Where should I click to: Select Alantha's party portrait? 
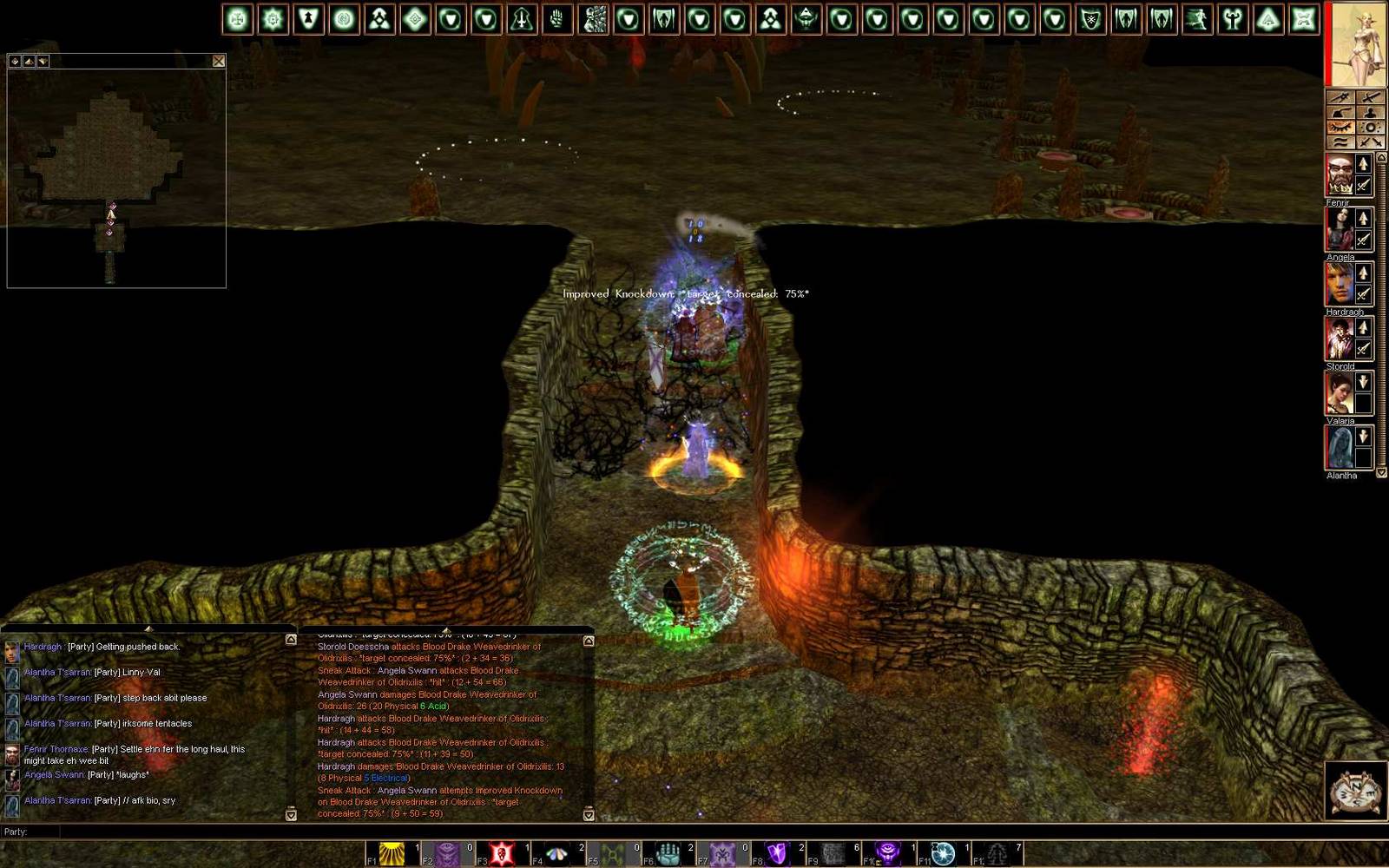point(1340,448)
